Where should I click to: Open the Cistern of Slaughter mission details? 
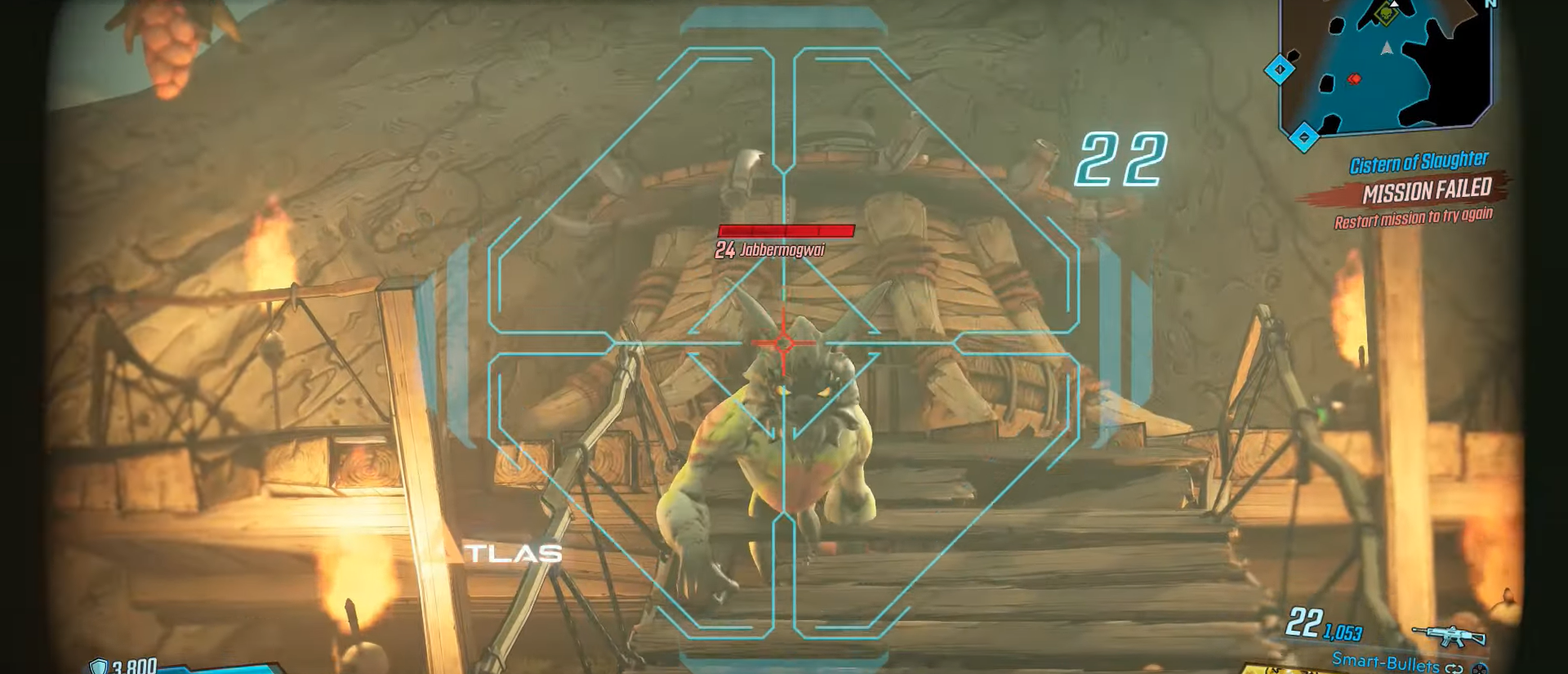[1419, 160]
